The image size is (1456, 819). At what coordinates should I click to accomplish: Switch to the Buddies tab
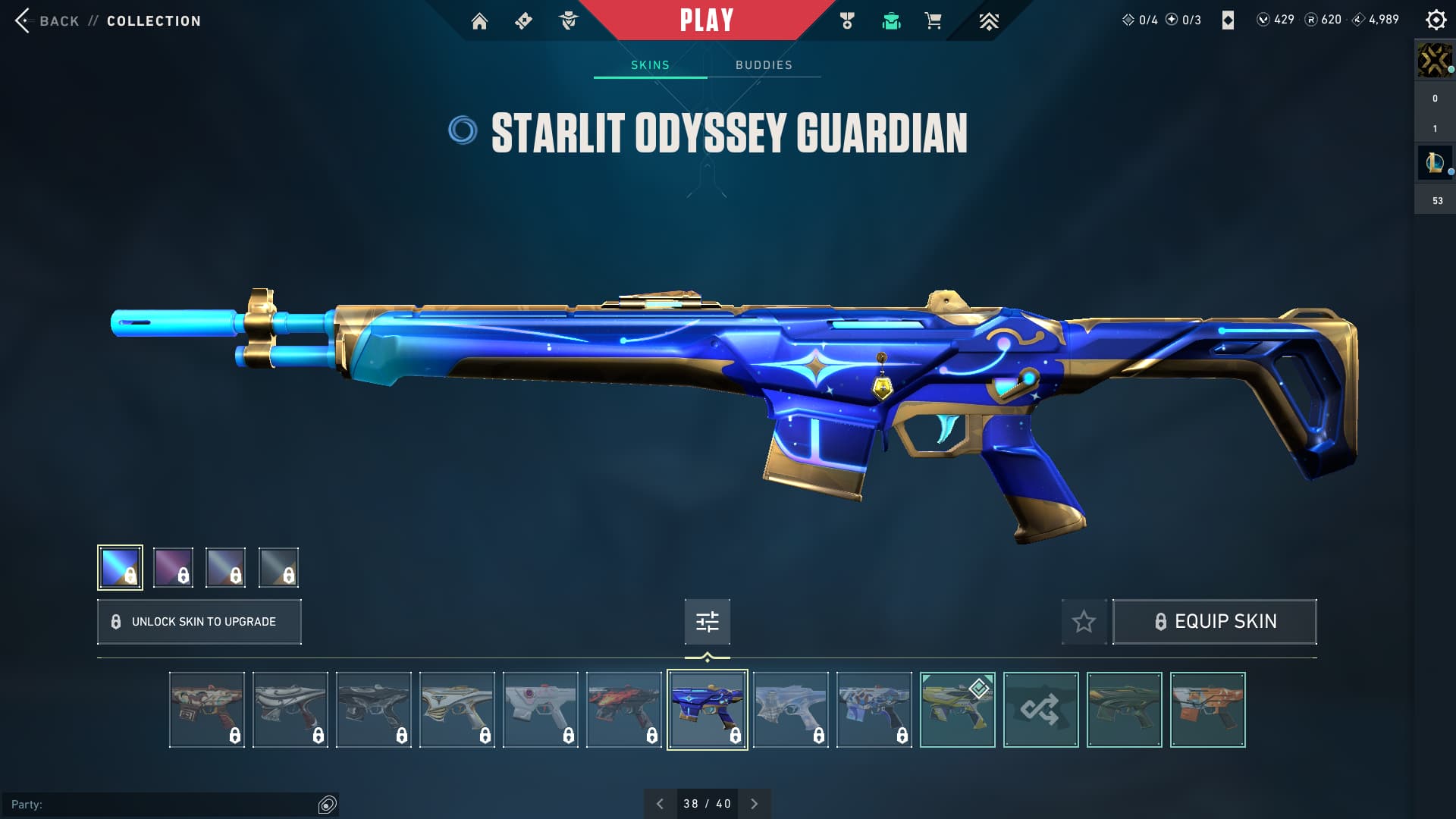click(764, 65)
